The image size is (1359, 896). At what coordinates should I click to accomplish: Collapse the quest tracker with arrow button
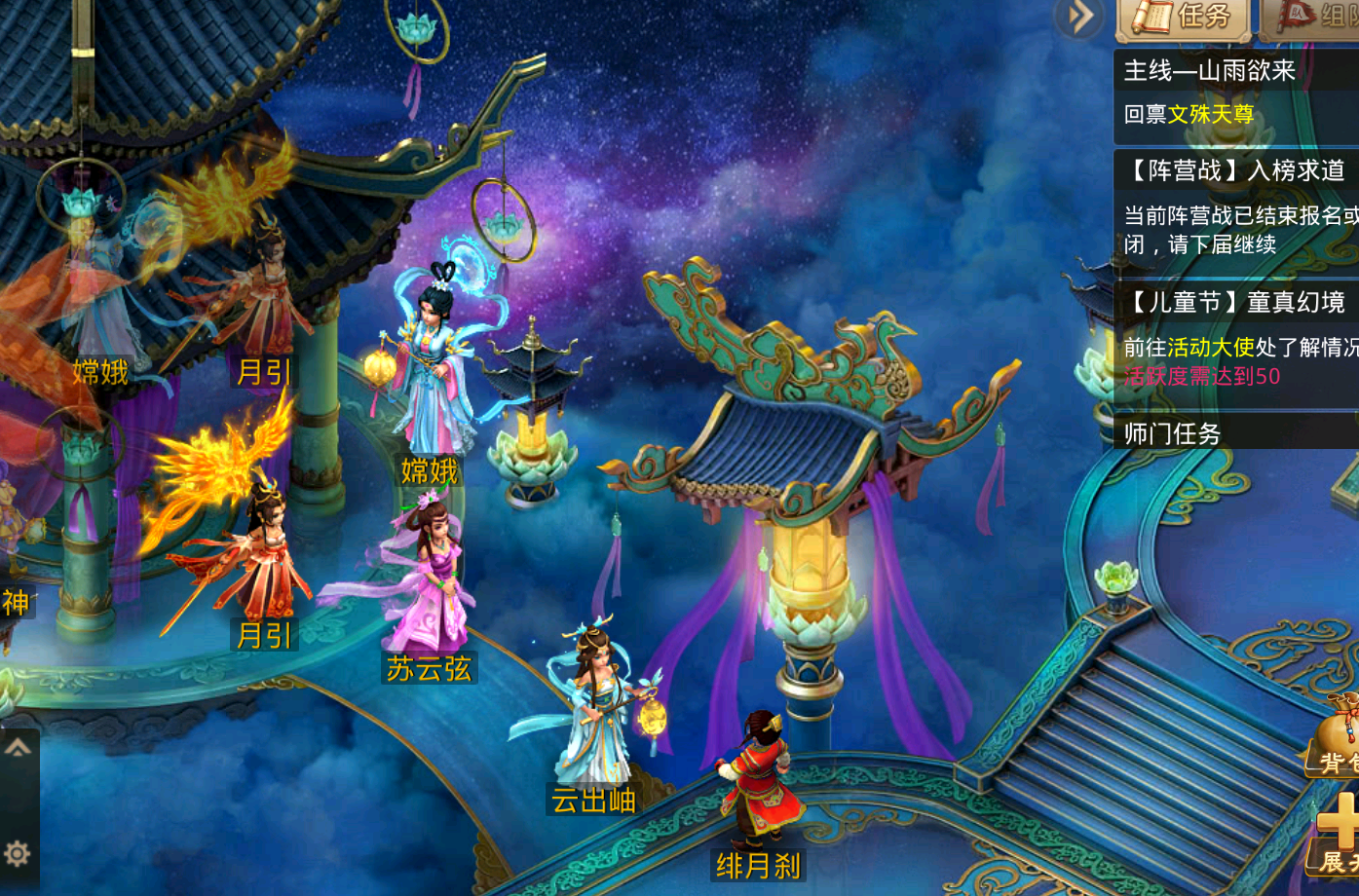(x=1079, y=17)
